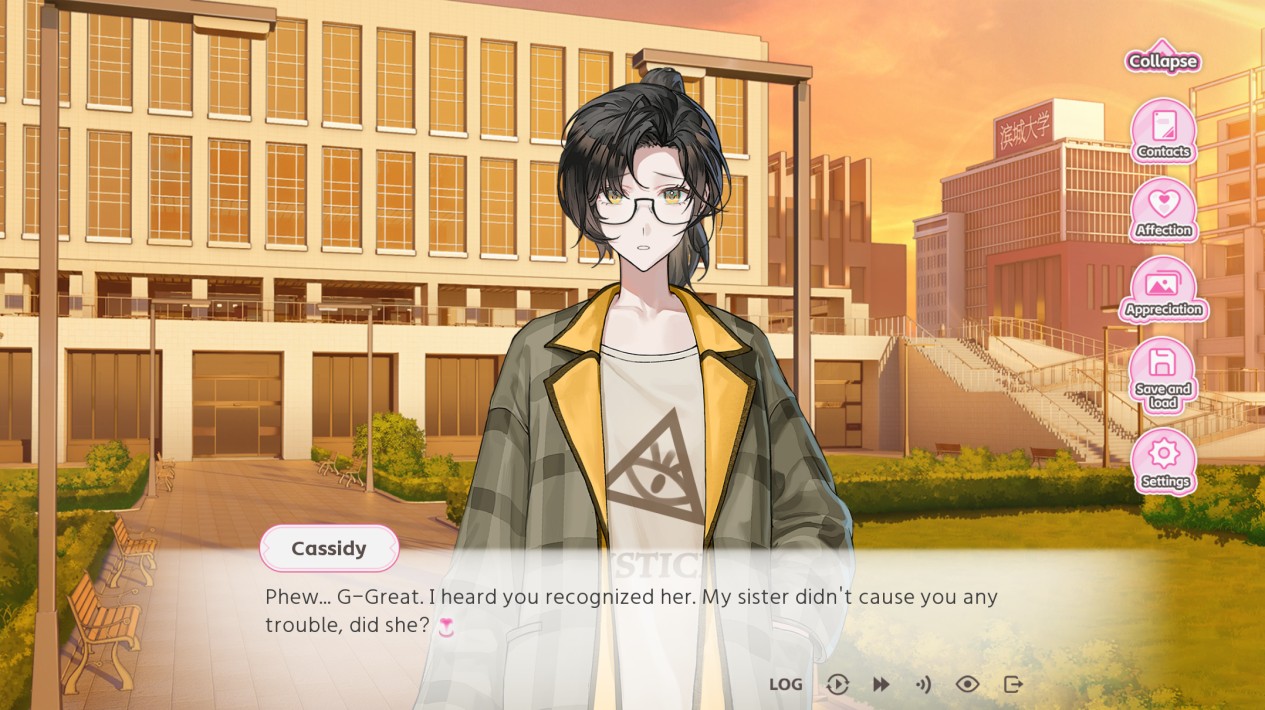Activate fast-forward skip

pos(881,684)
